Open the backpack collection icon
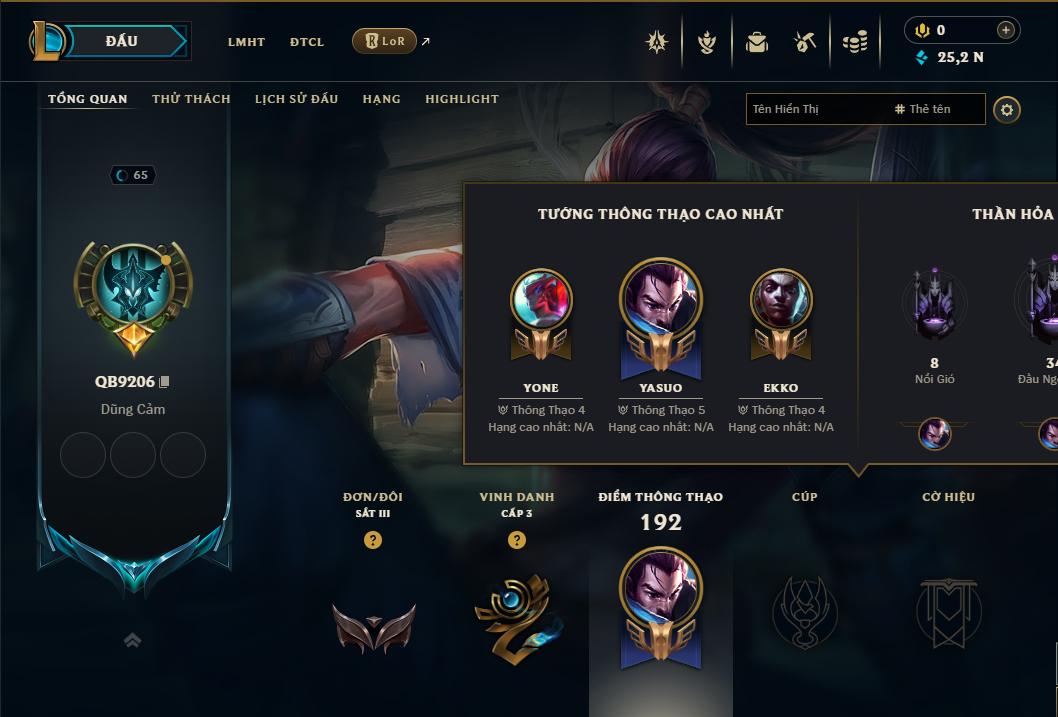Screen dimensions: 1058x717 757,42
